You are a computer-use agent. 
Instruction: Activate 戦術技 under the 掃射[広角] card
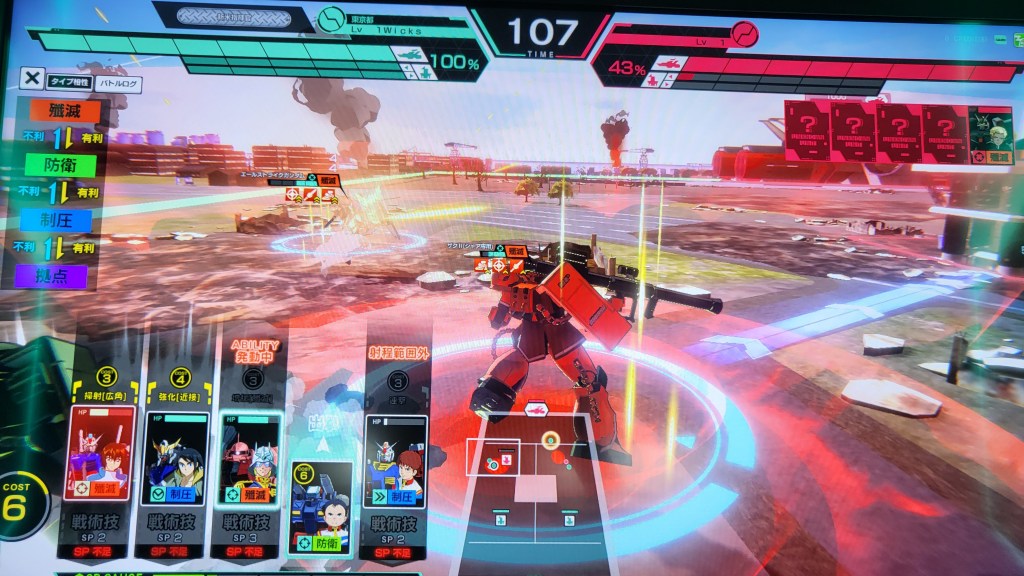97,532
